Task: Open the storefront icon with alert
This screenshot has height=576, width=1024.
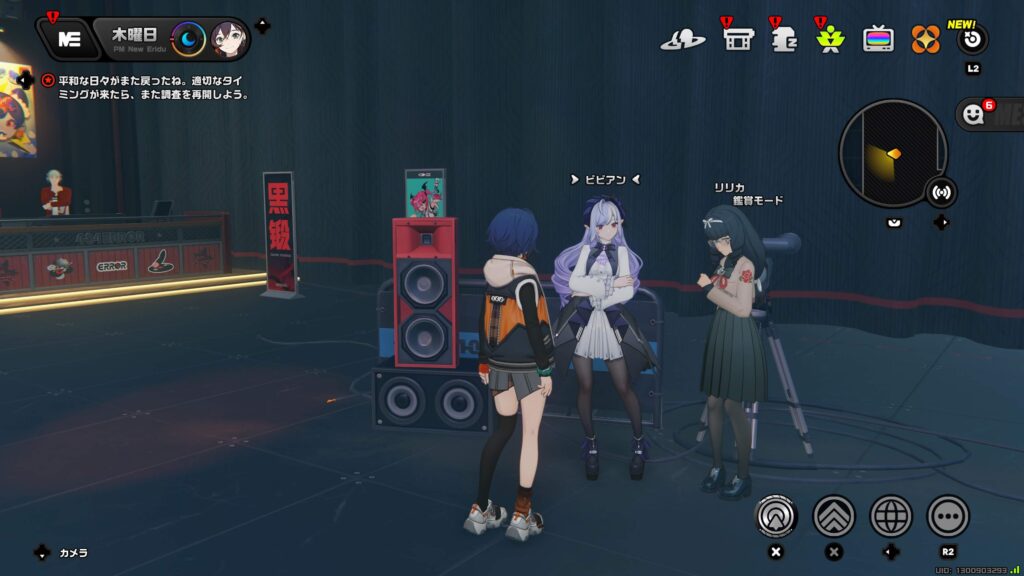Action: pos(738,39)
